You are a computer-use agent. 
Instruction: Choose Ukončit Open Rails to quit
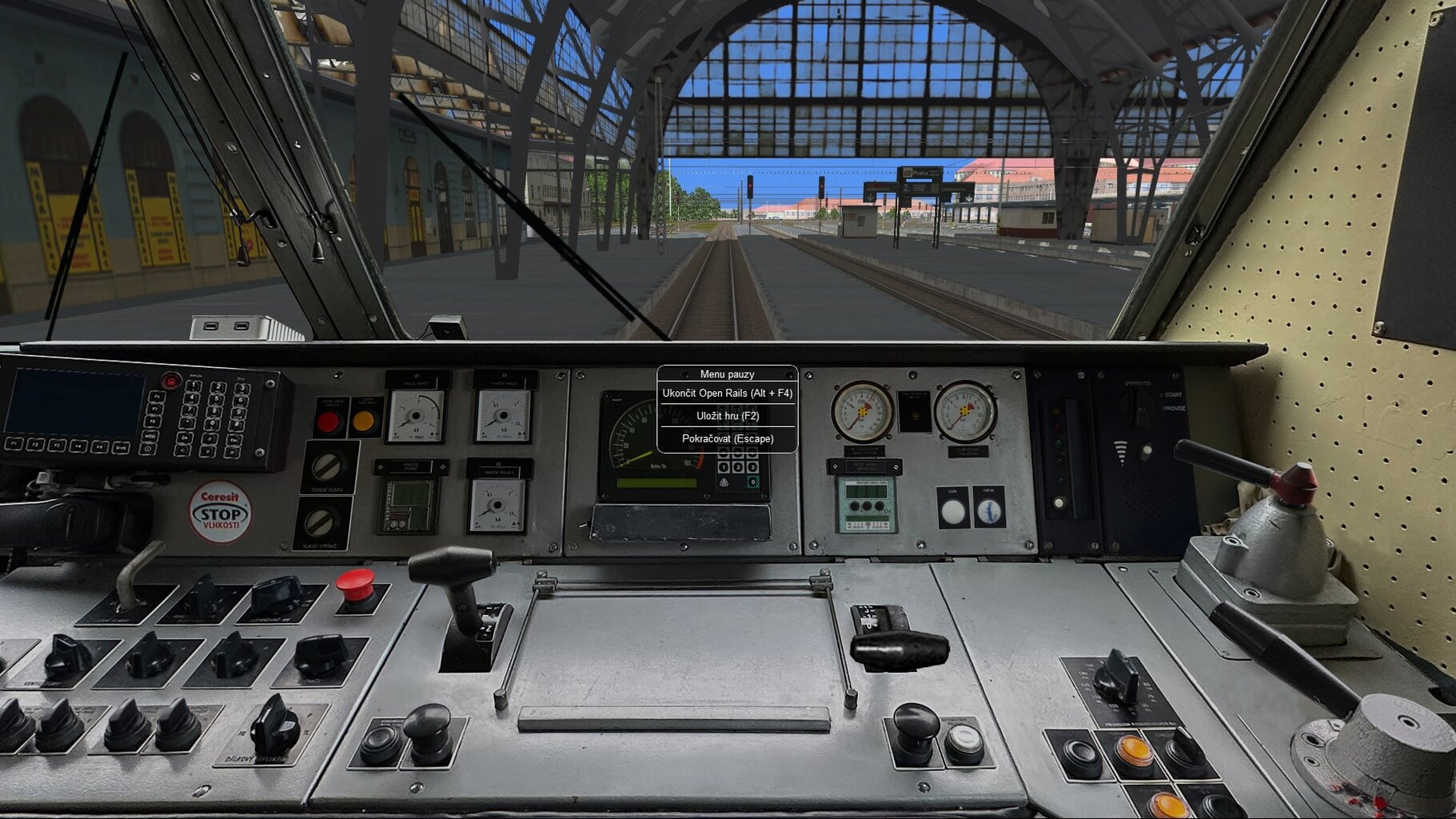click(x=727, y=394)
